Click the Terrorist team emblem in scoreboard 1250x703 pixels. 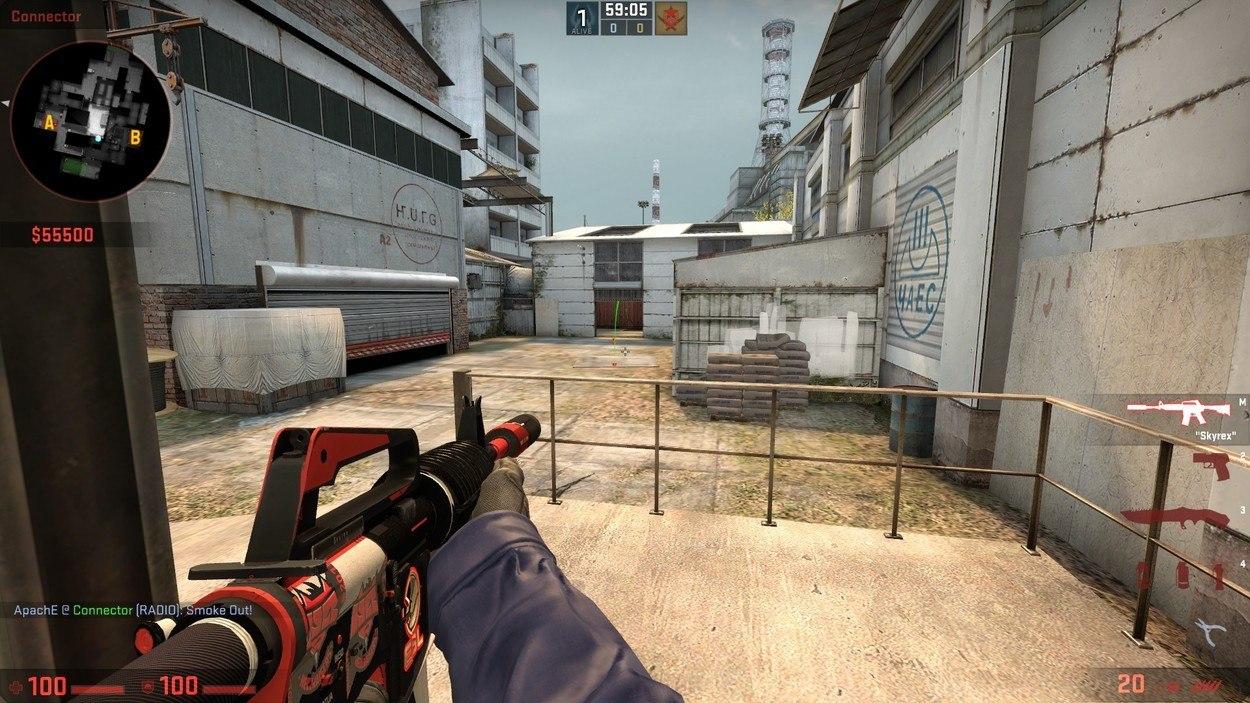click(671, 18)
